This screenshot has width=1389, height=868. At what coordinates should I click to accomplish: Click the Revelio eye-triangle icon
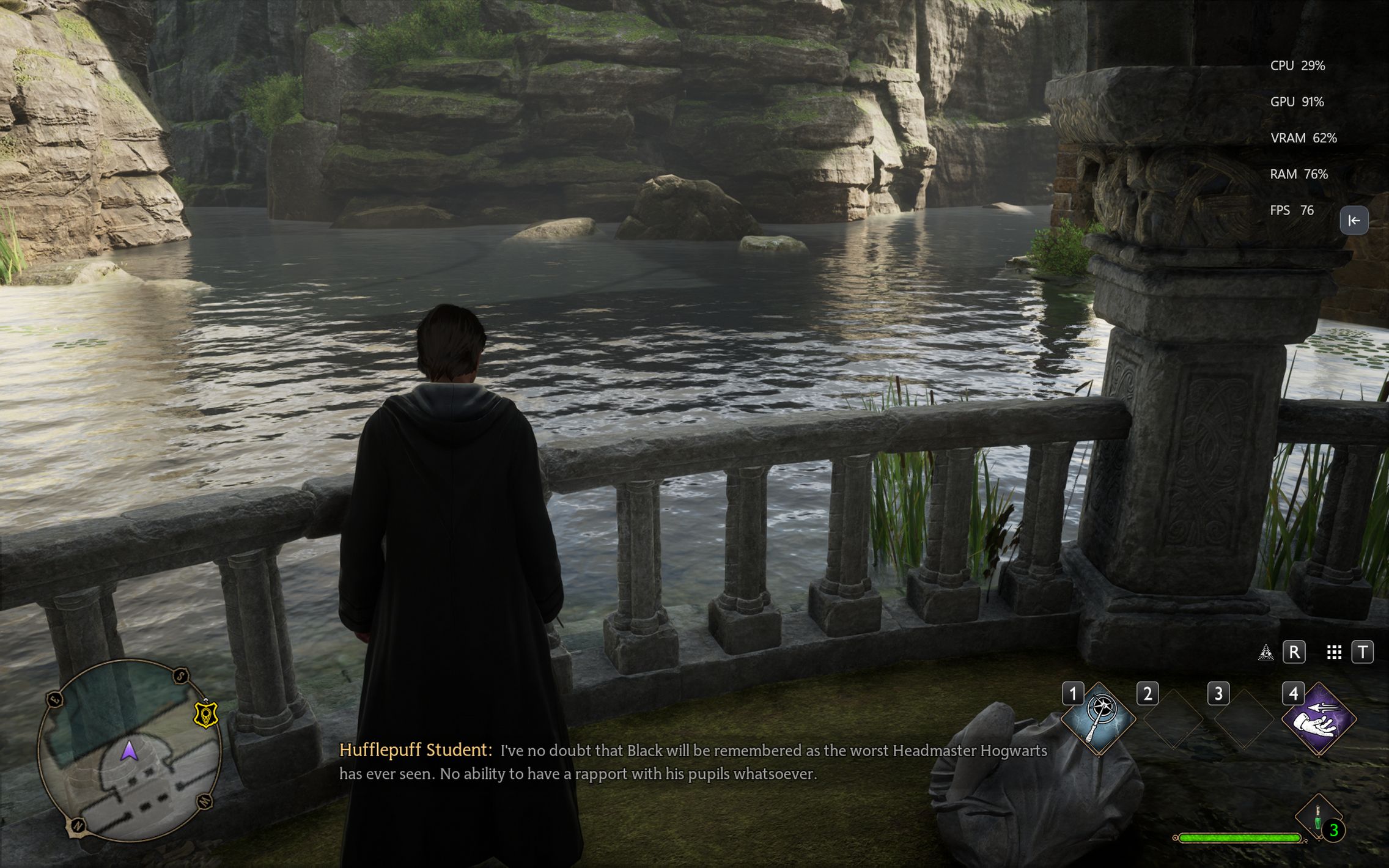click(x=1266, y=653)
